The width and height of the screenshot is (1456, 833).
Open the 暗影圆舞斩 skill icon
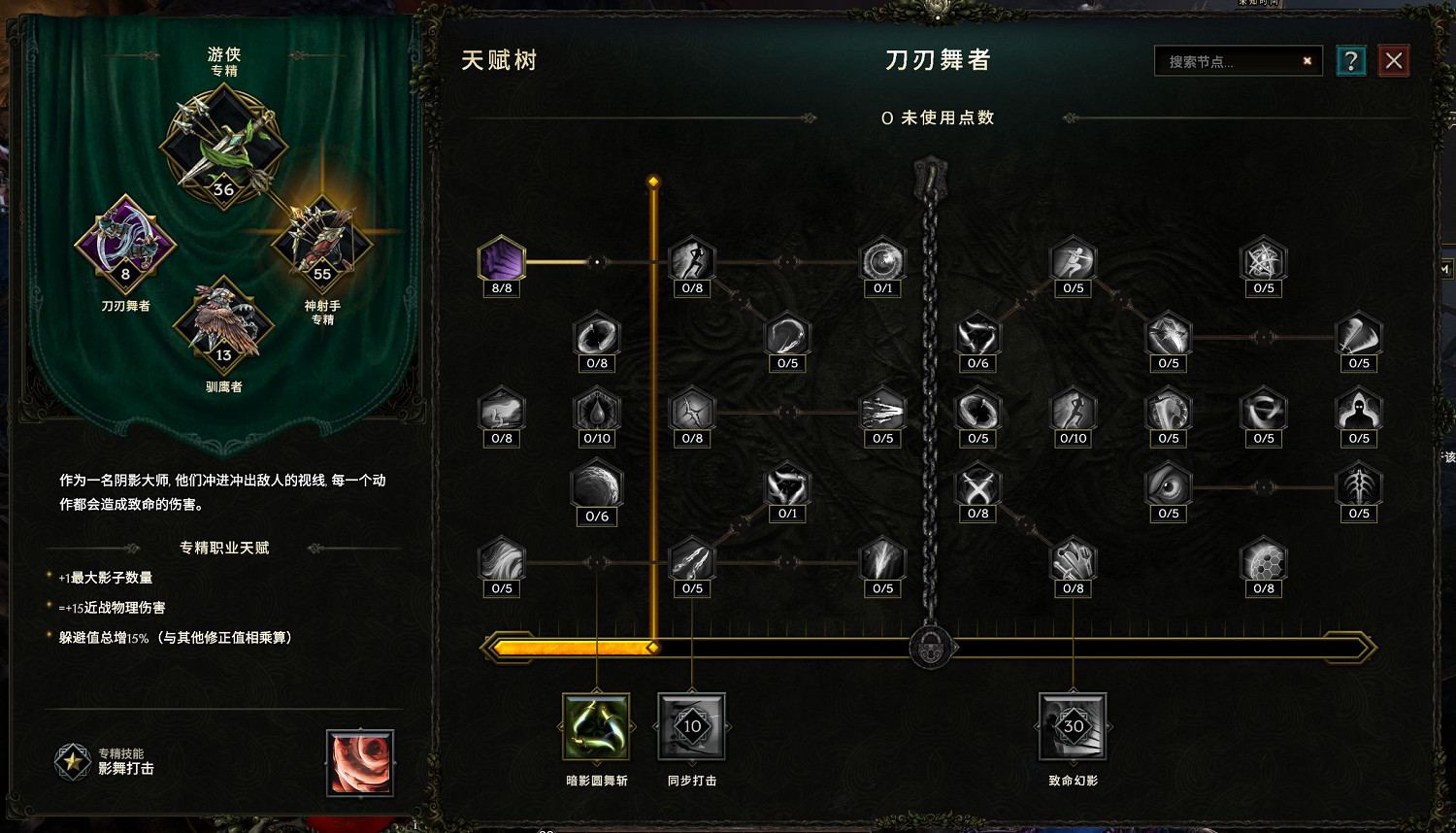click(596, 727)
